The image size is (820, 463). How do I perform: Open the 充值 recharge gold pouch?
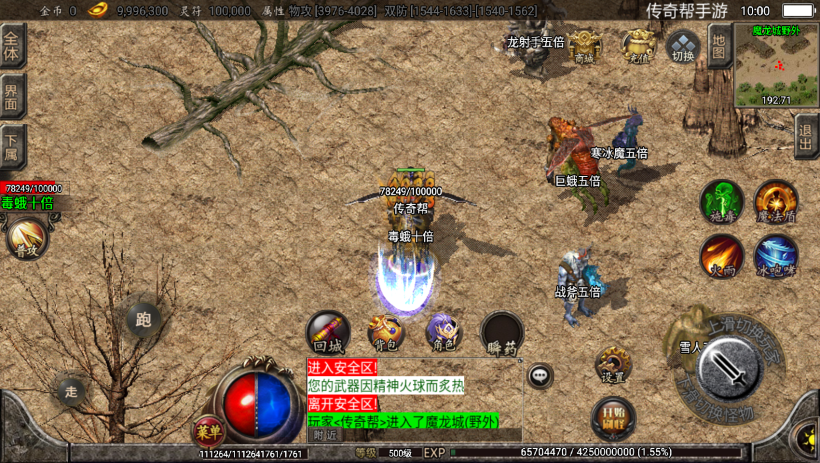[638, 47]
